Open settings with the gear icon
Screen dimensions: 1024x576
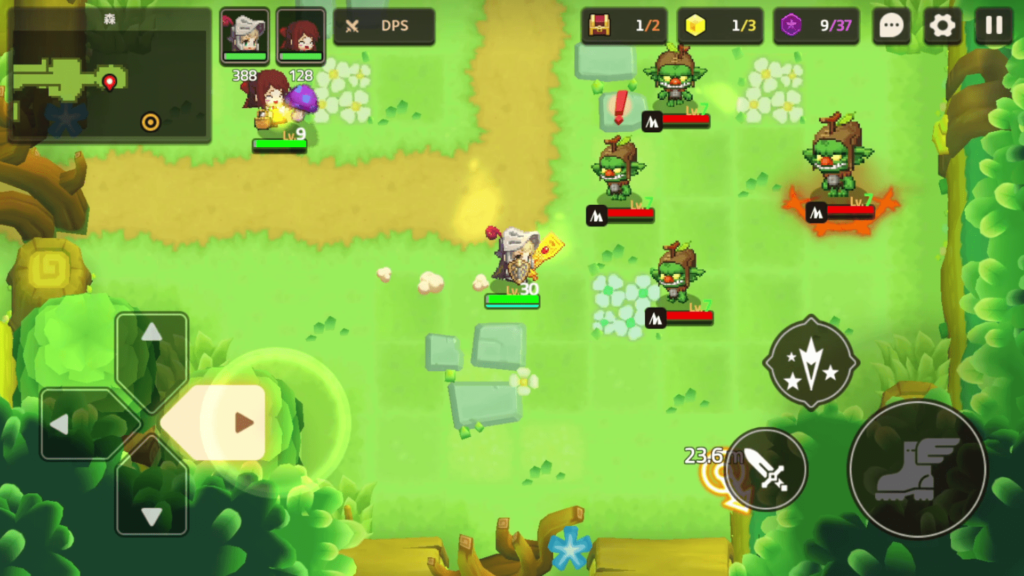[942, 26]
